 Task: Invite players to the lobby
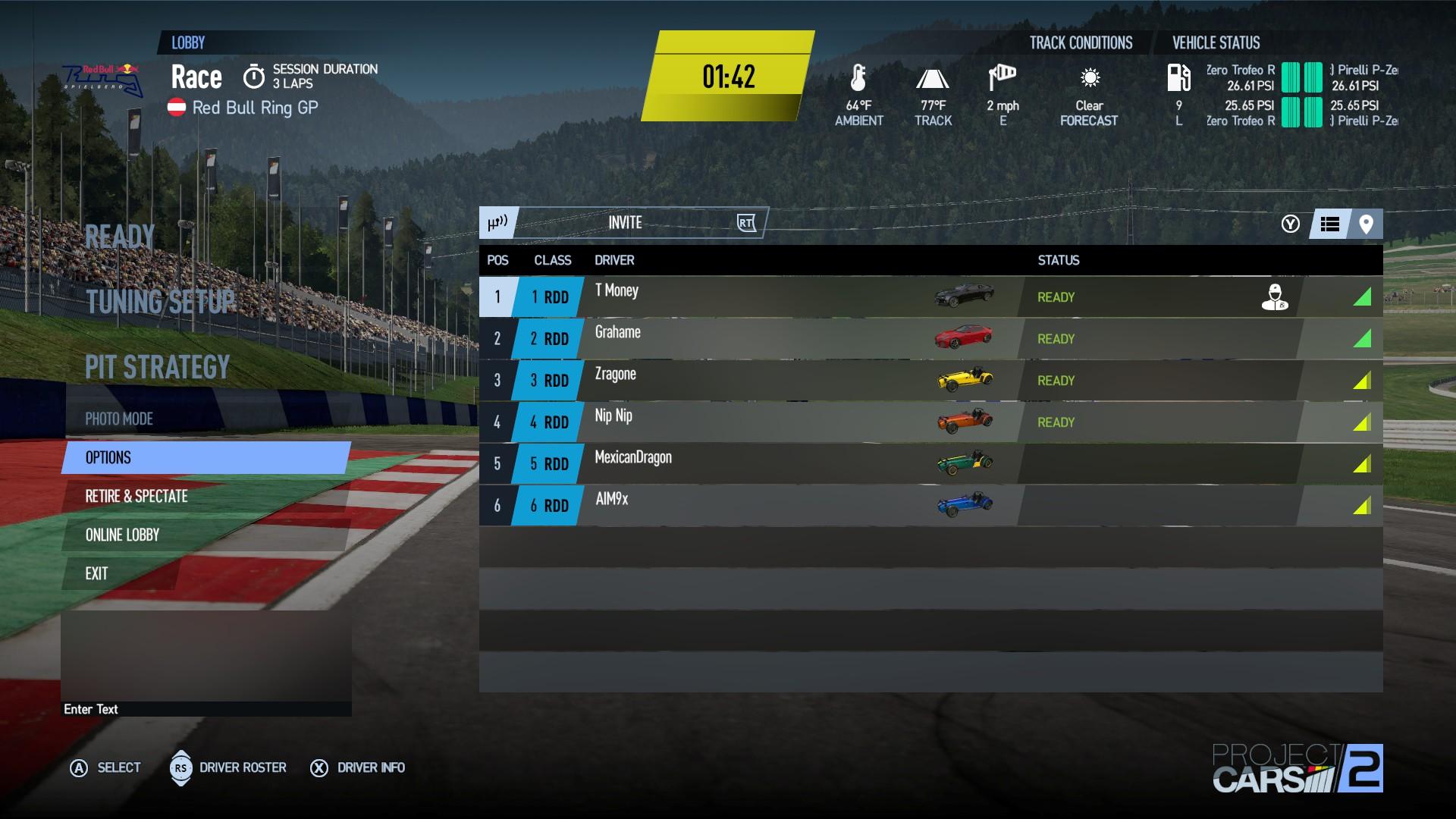pos(625,223)
